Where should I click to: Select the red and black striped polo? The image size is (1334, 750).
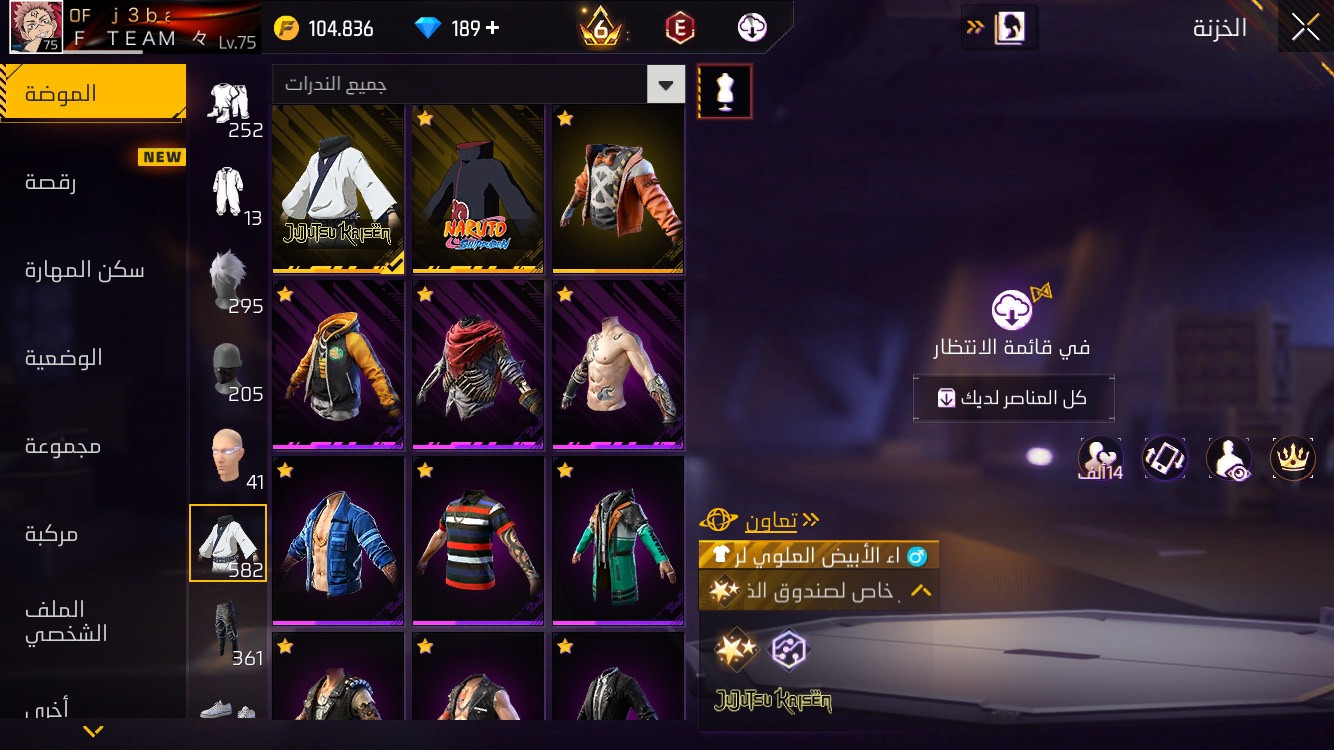(478, 540)
